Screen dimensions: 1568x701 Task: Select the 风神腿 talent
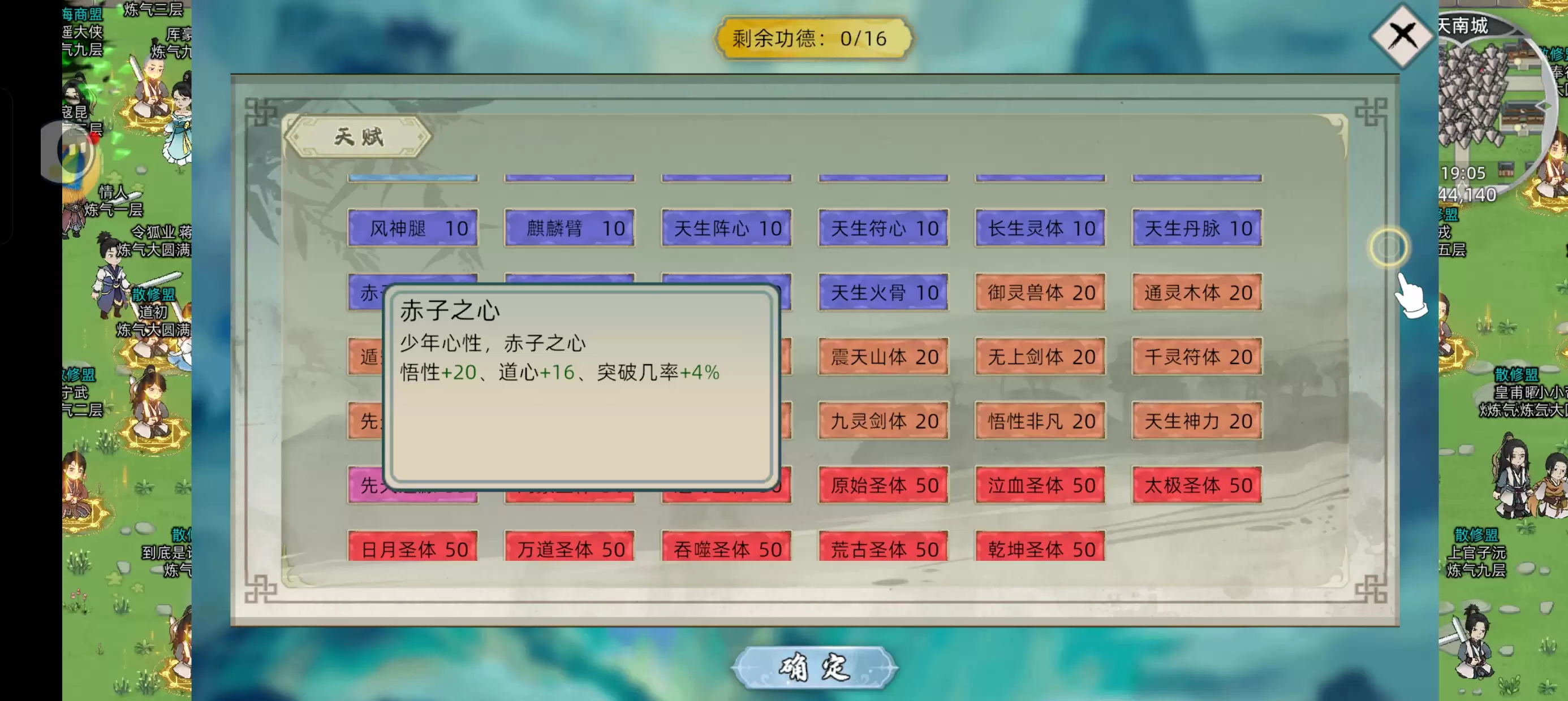click(413, 228)
